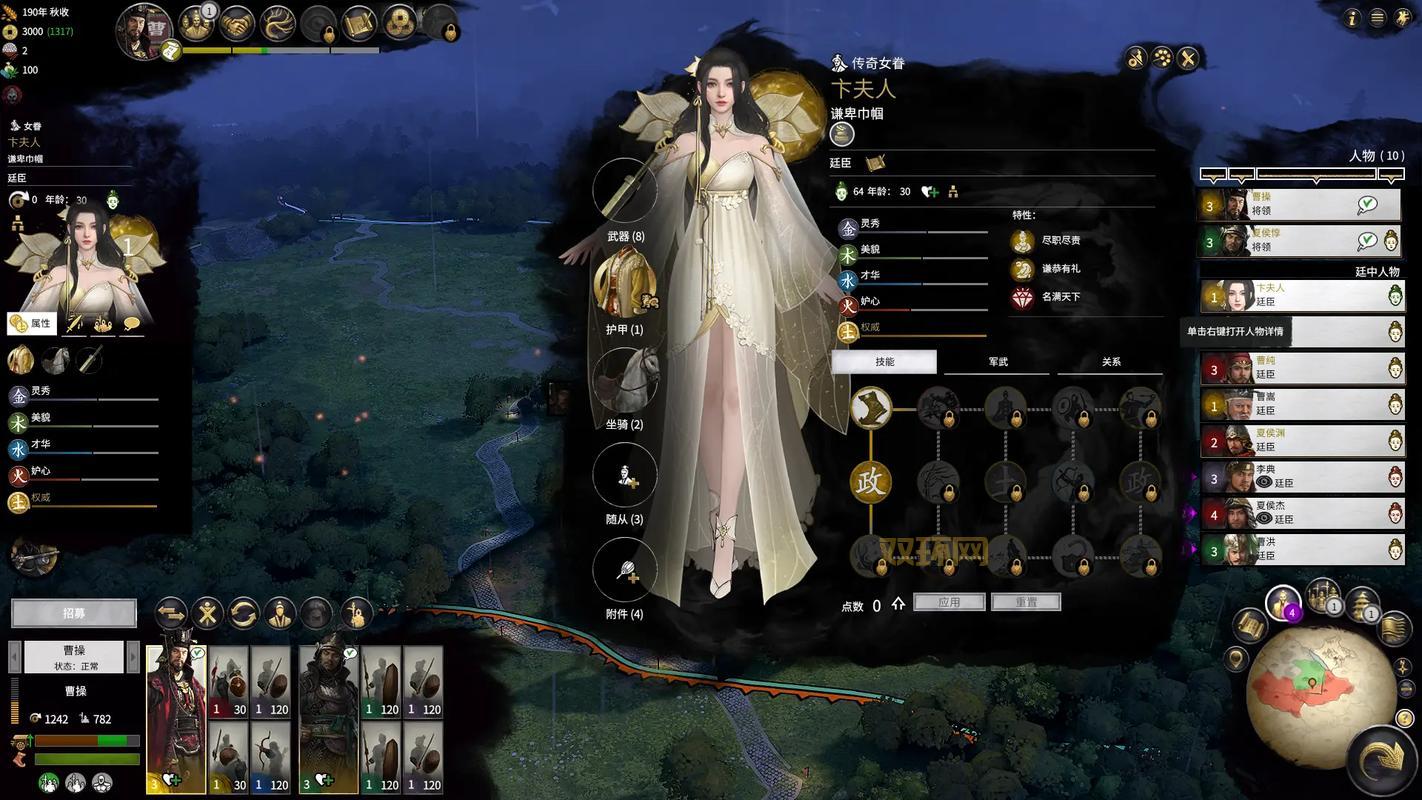Switch to the 军武 tab
Screen dimensions: 1422x800
coord(997,362)
